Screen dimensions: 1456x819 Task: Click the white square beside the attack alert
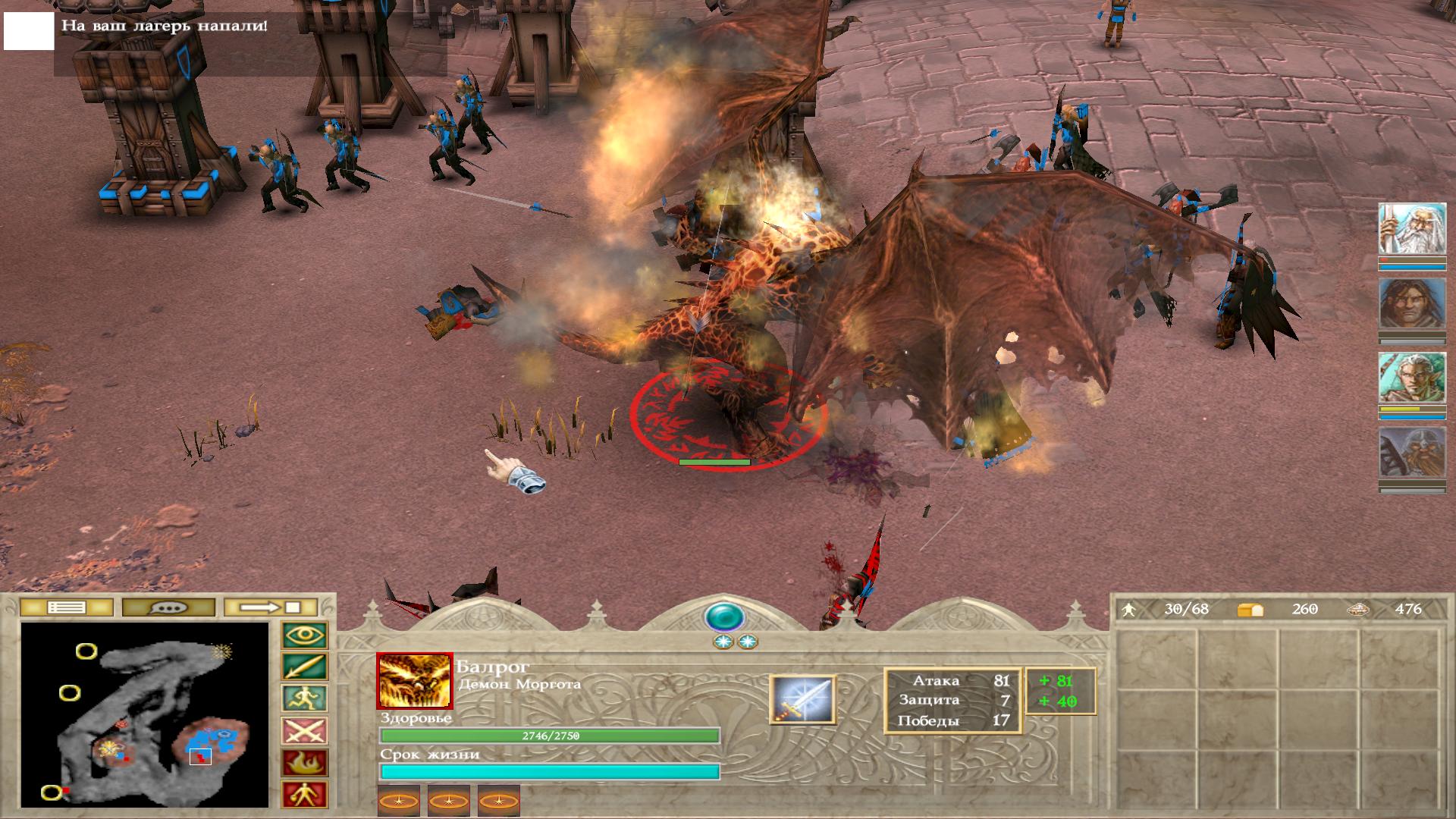coord(29,30)
